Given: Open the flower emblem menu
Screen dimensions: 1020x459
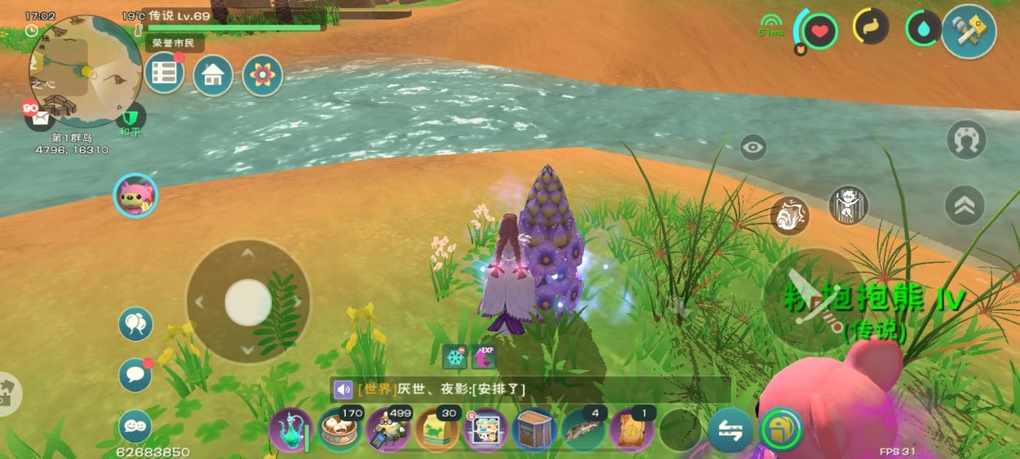Looking at the screenshot, I should pos(262,75).
